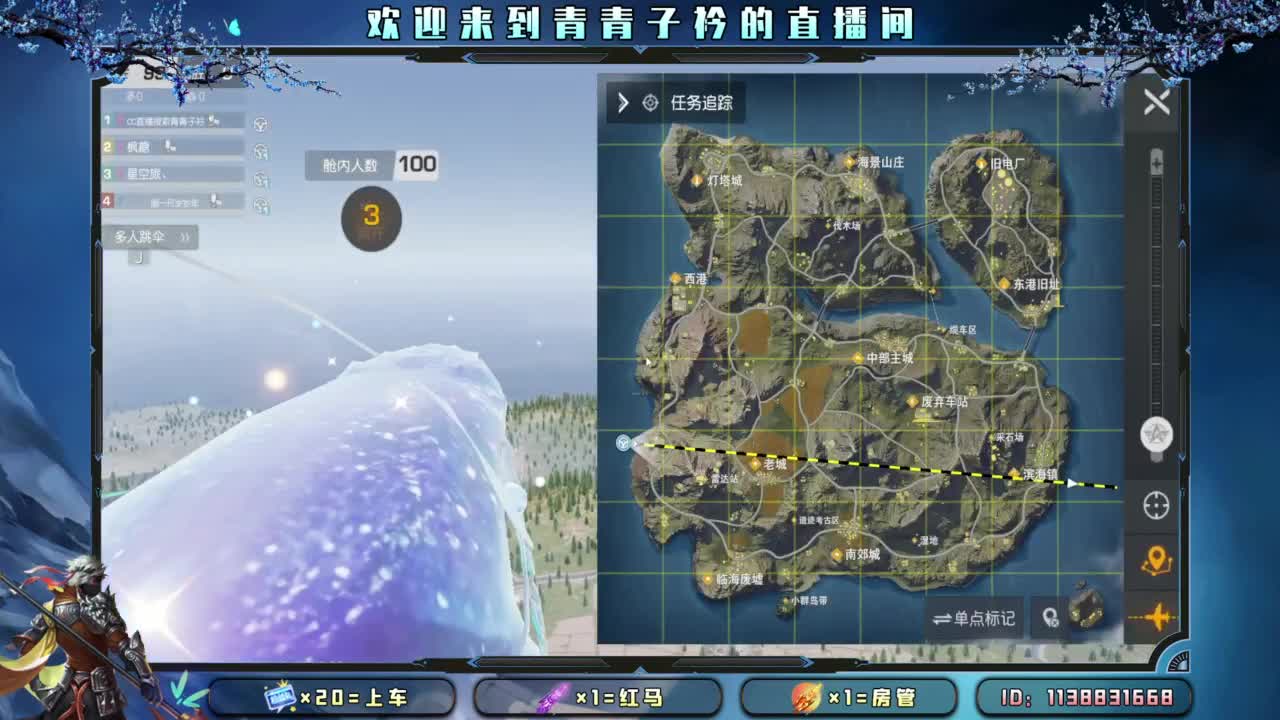Select the 任务追踪 header tab
Viewport: 1280px width, 720px height.
point(713,102)
